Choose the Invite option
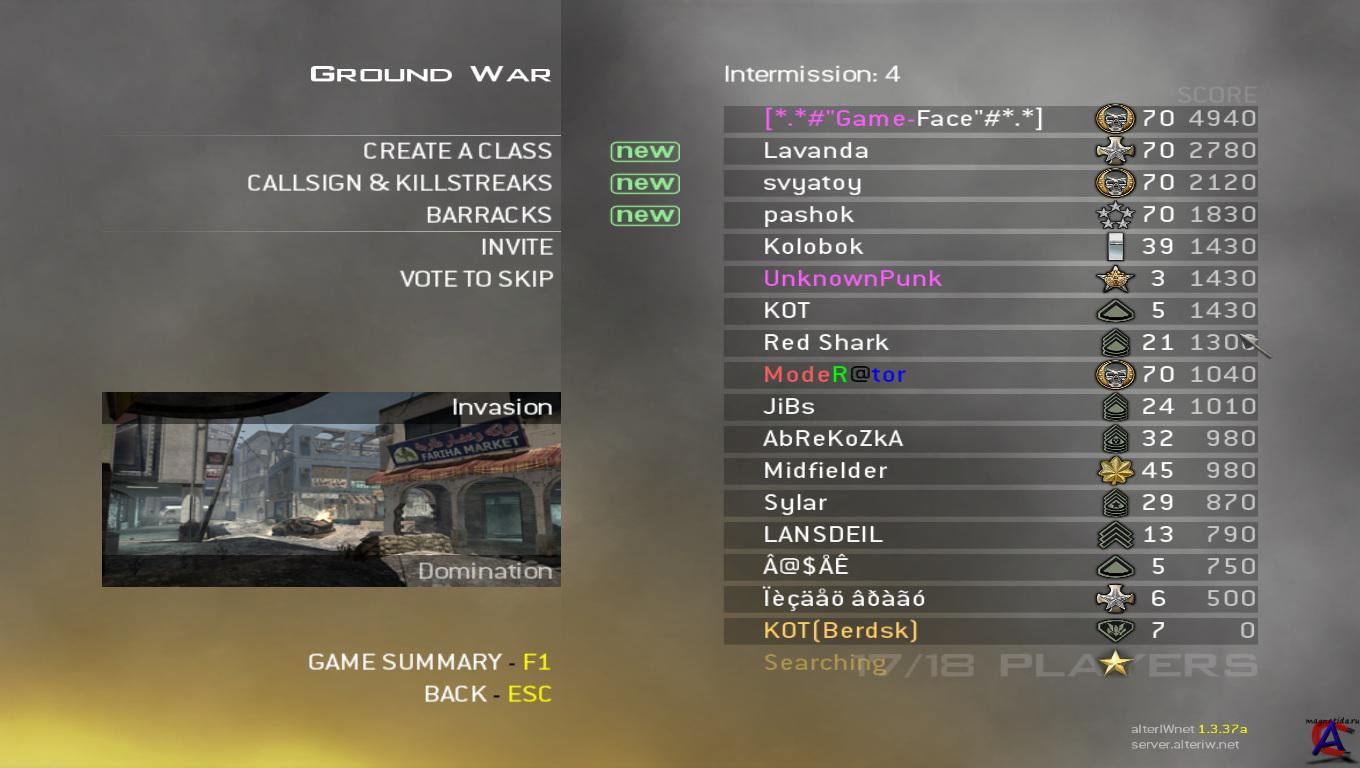The height and width of the screenshot is (768, 1360). pos(516,247)
